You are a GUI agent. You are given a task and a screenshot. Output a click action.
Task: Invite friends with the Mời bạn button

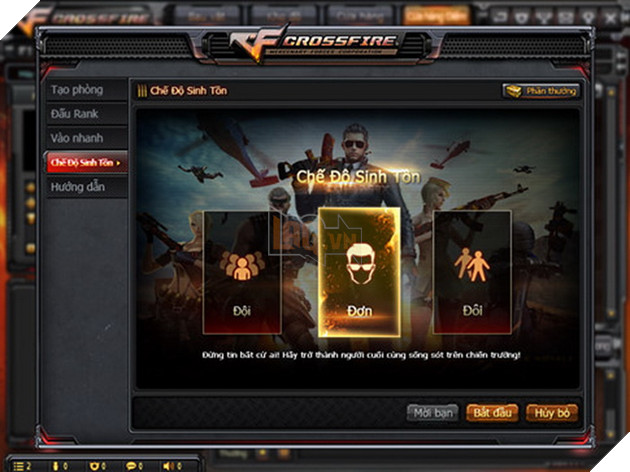[x=432, y=412]
